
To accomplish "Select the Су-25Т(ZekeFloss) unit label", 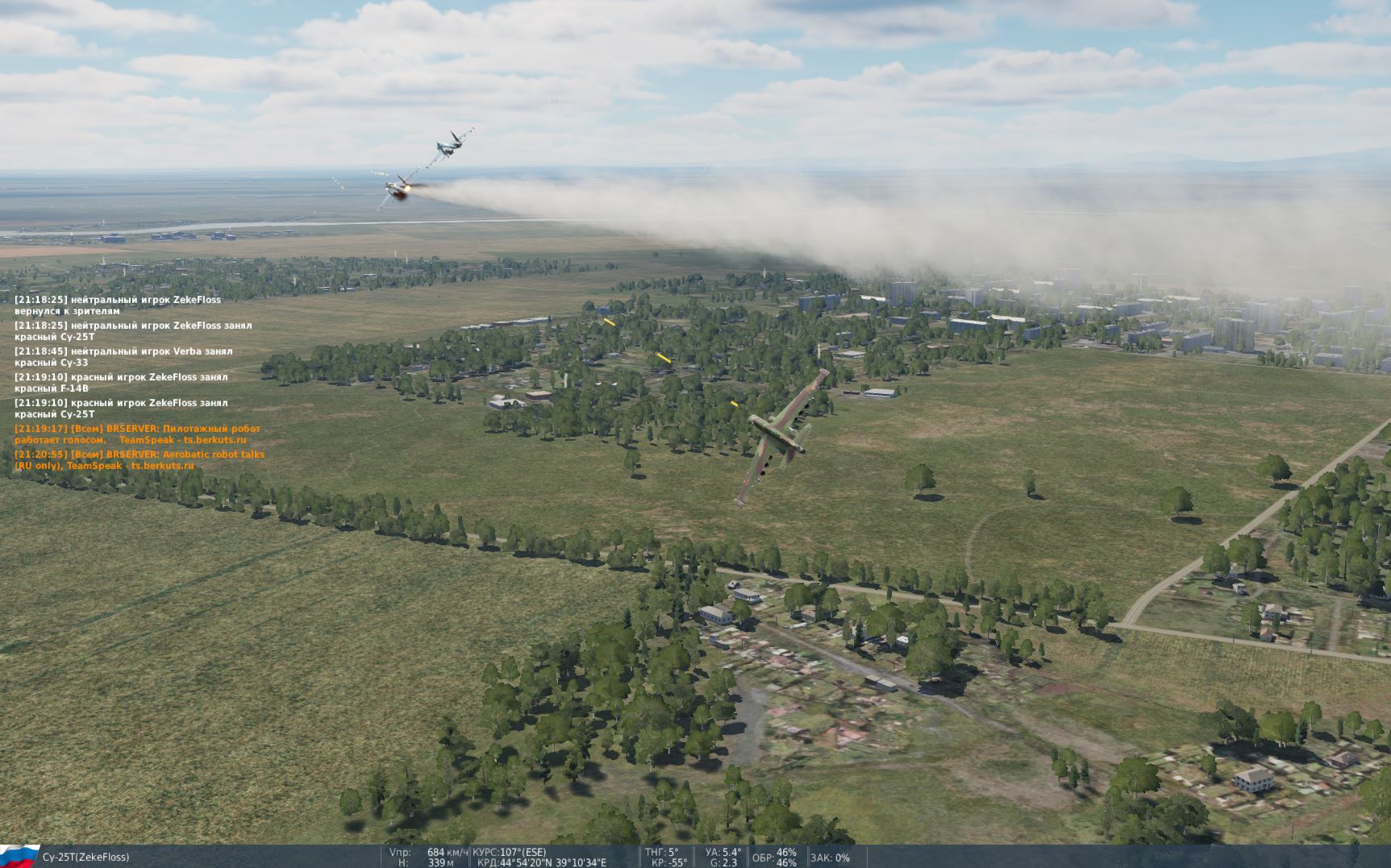I will click(85, 857).
